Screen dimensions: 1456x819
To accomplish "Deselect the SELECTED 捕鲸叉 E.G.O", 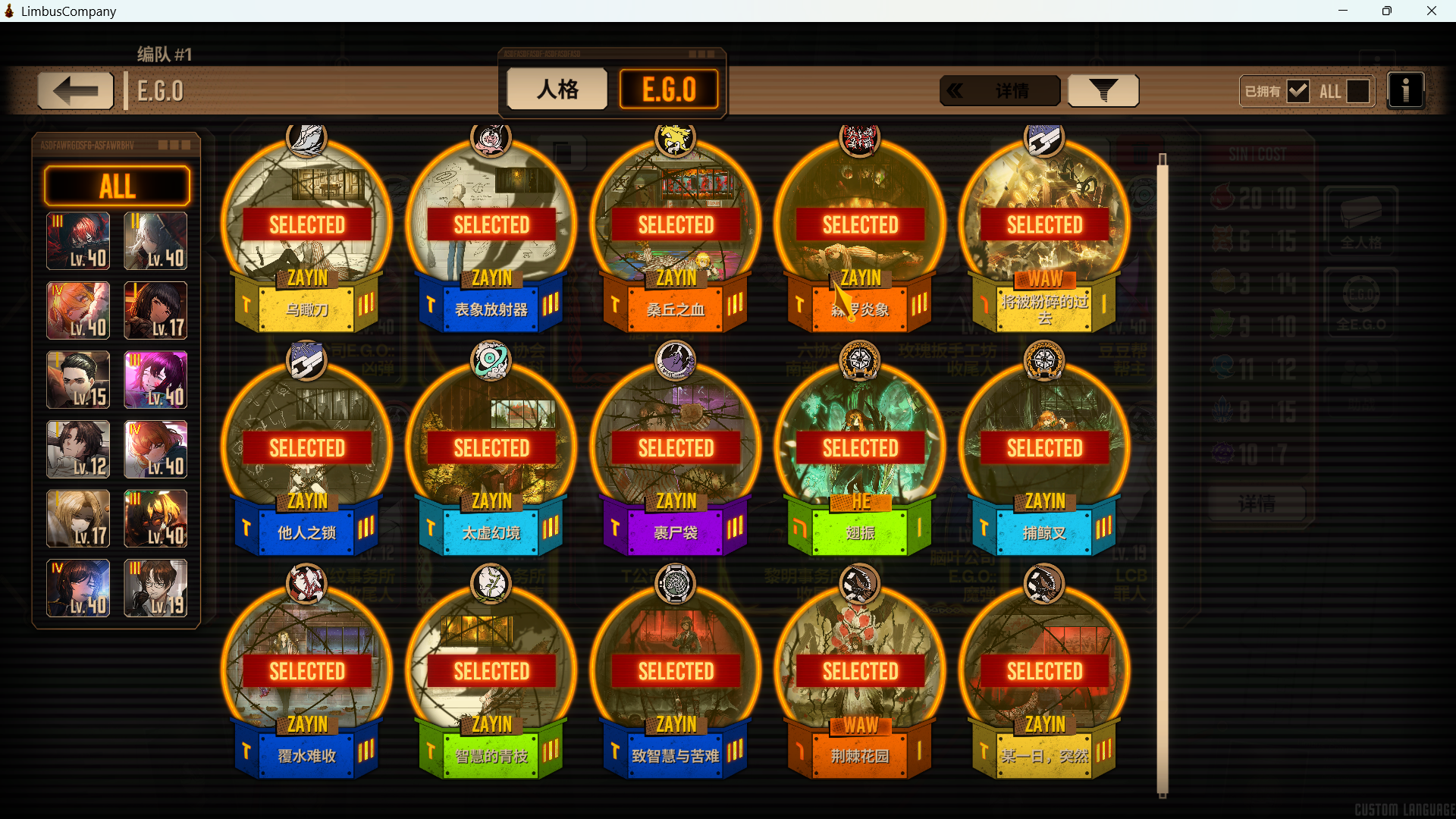I will (x=1045, y=447).
